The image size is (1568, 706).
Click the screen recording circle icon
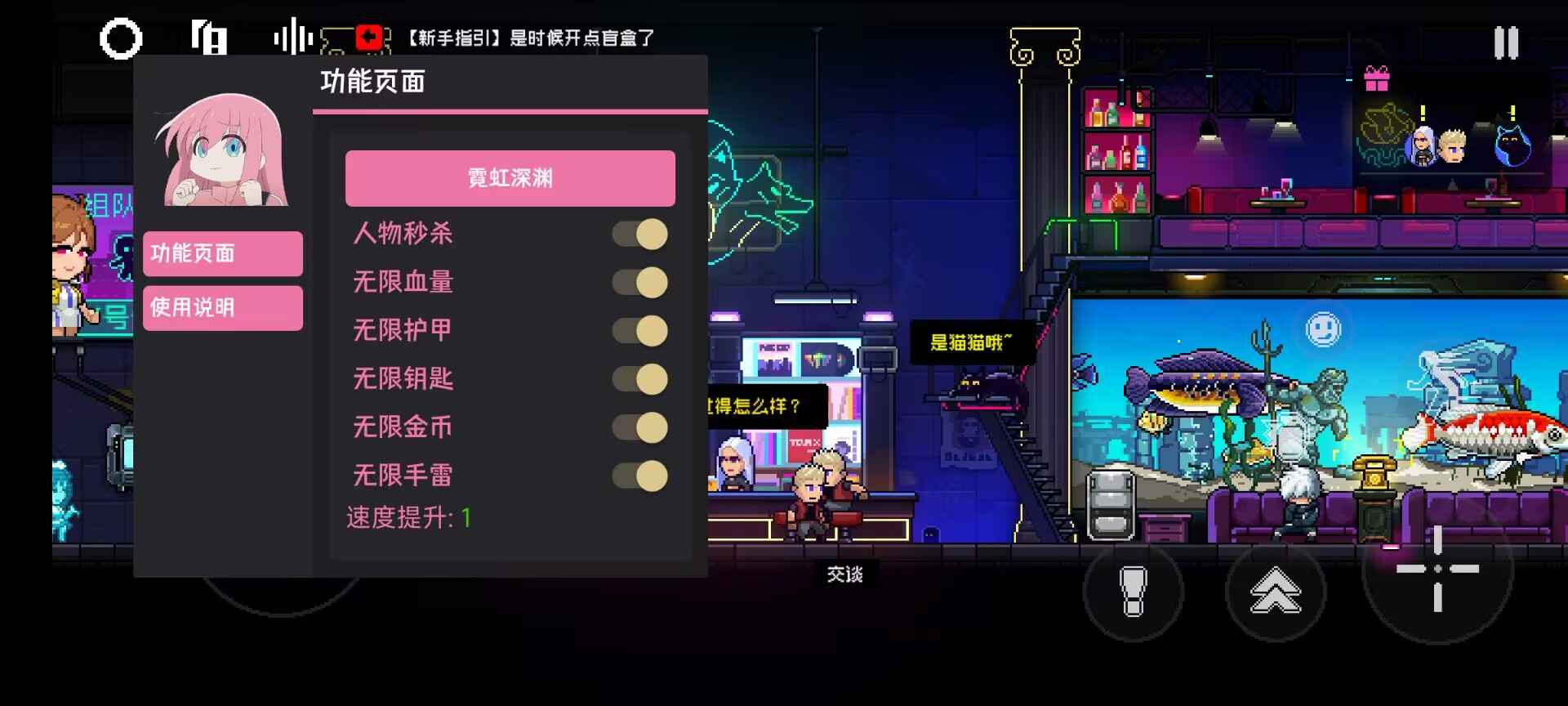pyautogui.click(x=121, y=38)
